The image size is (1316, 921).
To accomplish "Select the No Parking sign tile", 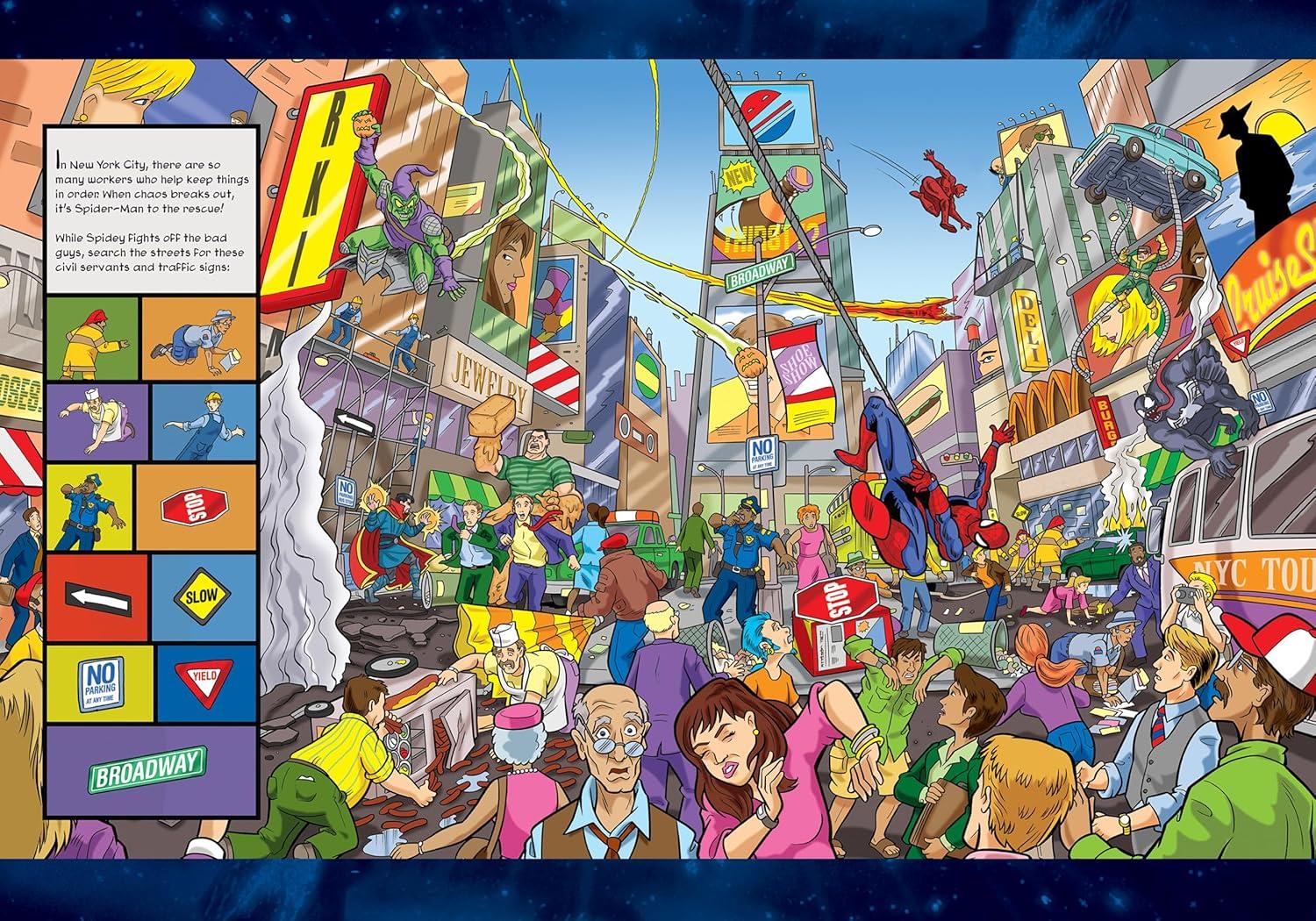I will pyautogui.click(x=100, y=684).
